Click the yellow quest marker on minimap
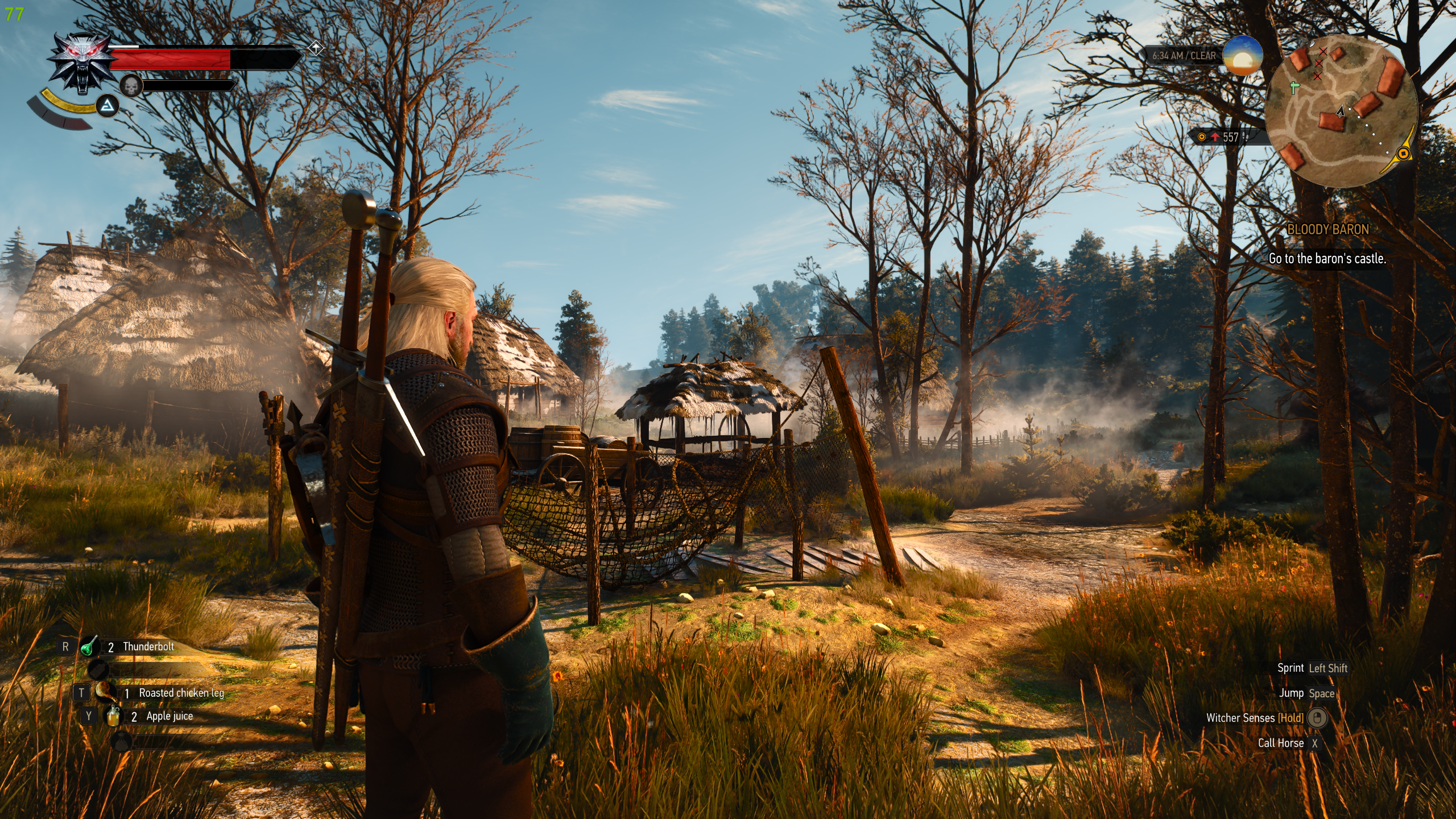This screenshot has height=819, width=1456. (x=1403, y=154)
